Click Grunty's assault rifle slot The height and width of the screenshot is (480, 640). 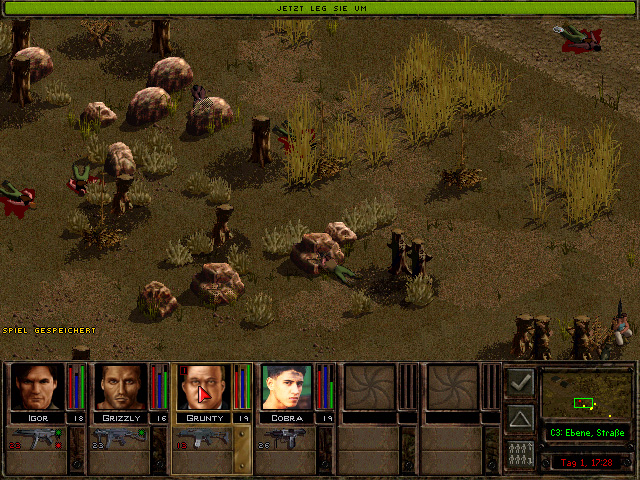click(204, 439)
